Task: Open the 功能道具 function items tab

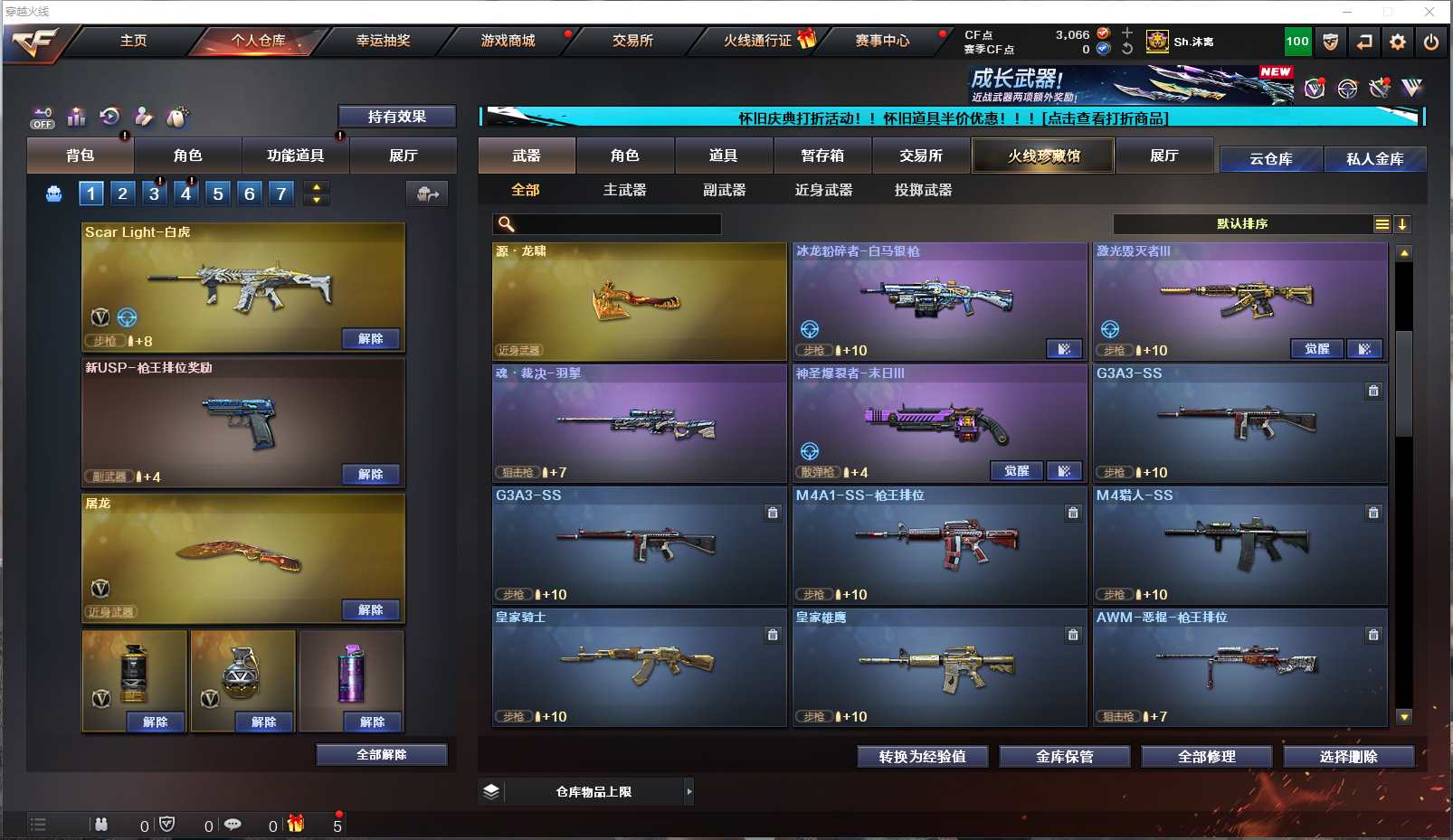Action: [x=295, y=156]
